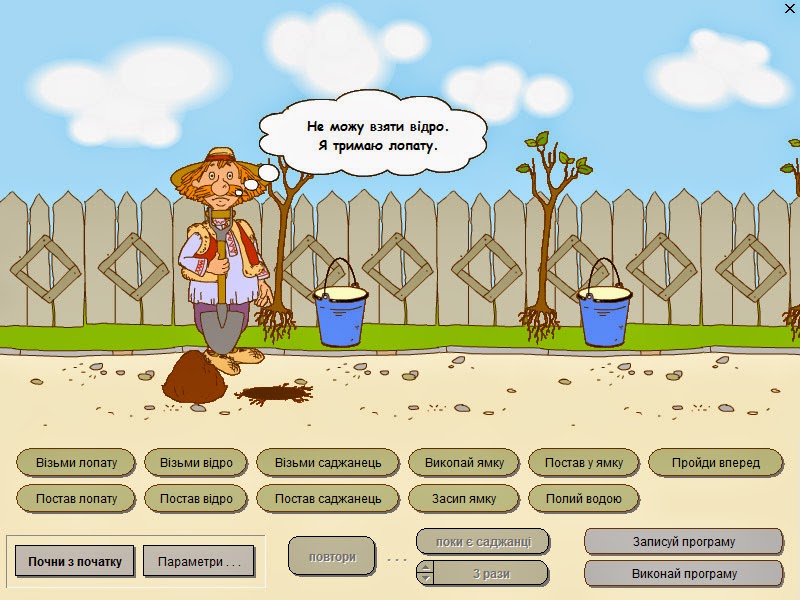Viewport: 800px width, 600px height.
Task: Select the 'Полий водою' command
Action: click(583, 498)
